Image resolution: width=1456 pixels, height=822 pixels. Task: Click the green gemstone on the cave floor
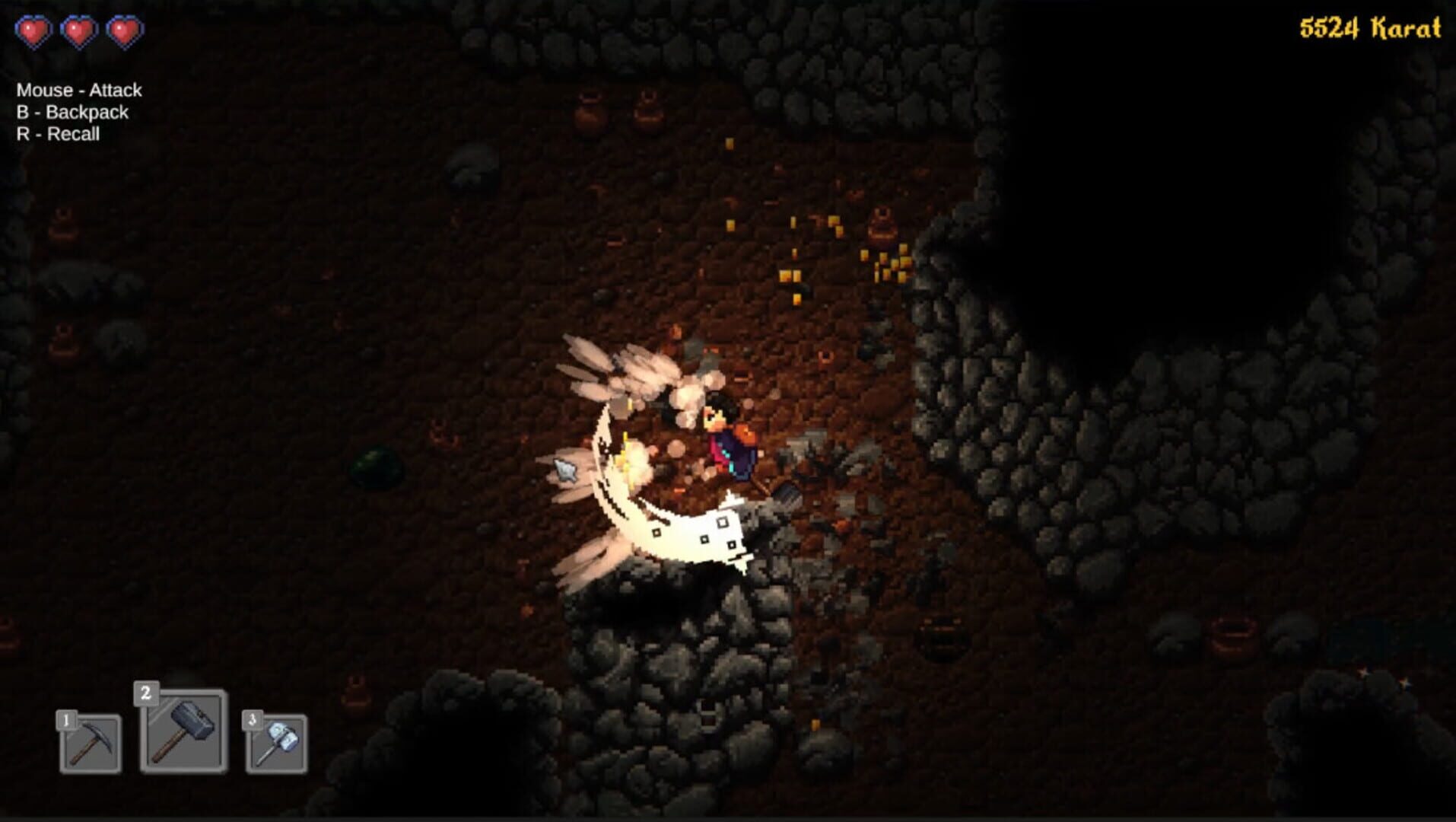tap(376, 465)
